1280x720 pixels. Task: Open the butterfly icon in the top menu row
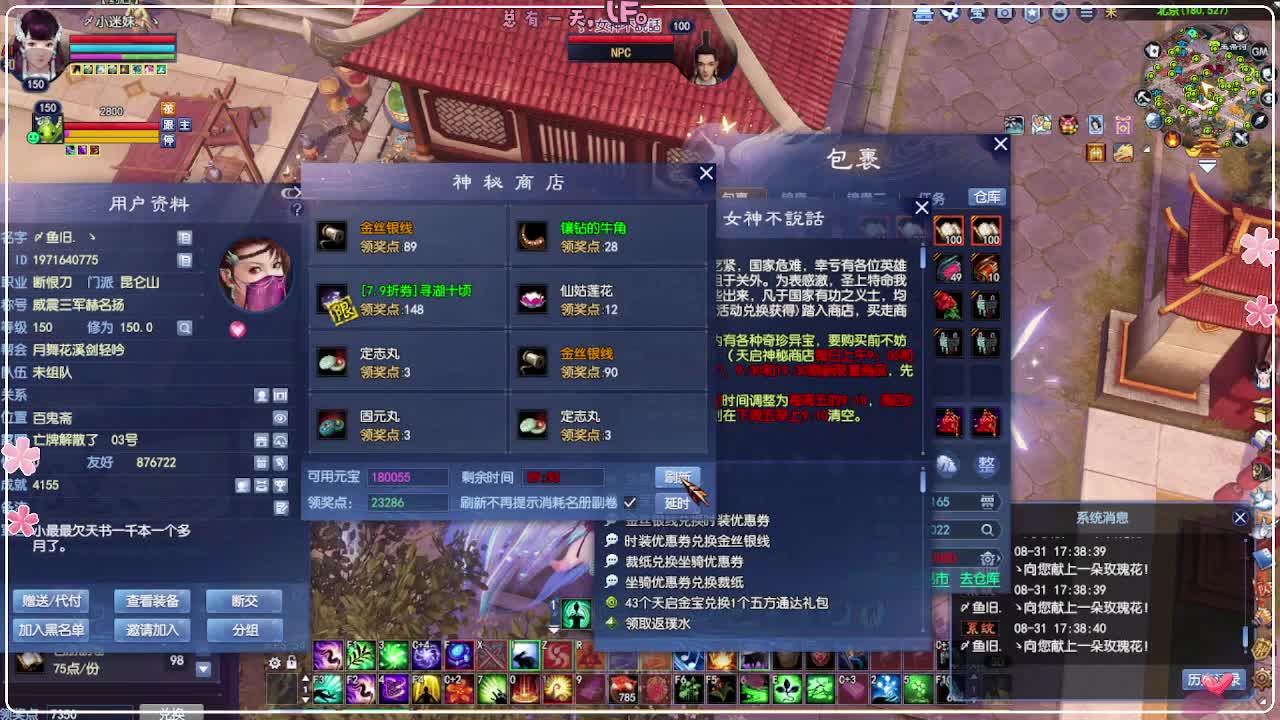pyautogui.click(x=950, y=13)
